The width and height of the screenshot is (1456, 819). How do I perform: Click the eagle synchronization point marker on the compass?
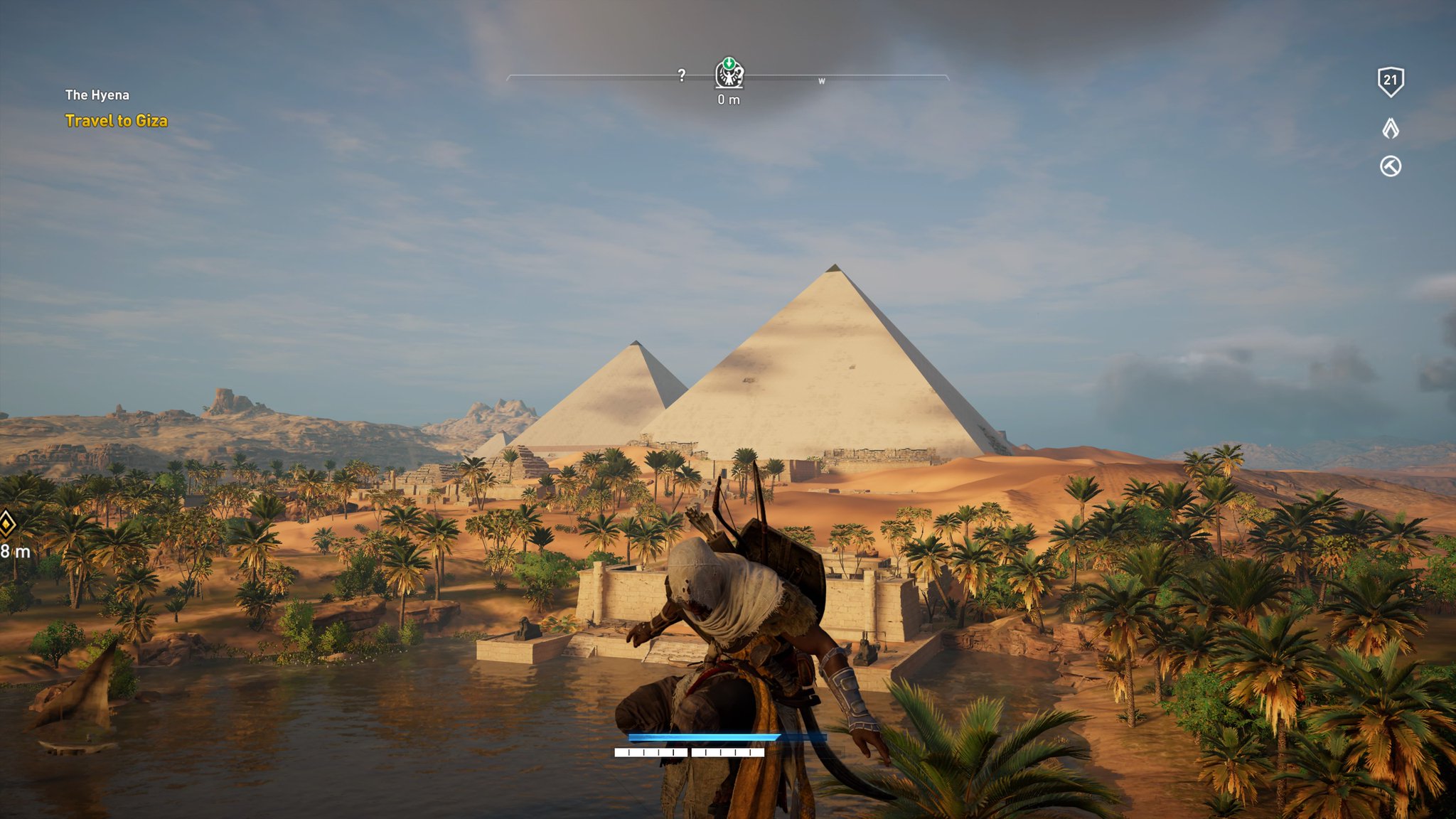[x=729, y=73]
